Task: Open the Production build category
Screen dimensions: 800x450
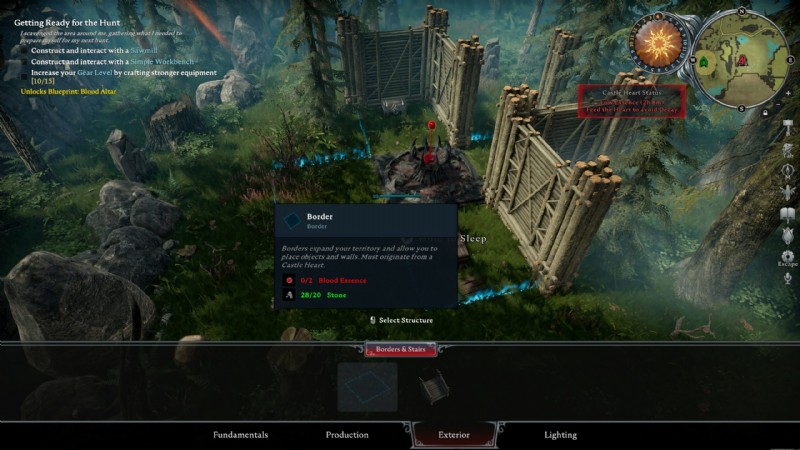Action: 347,435
